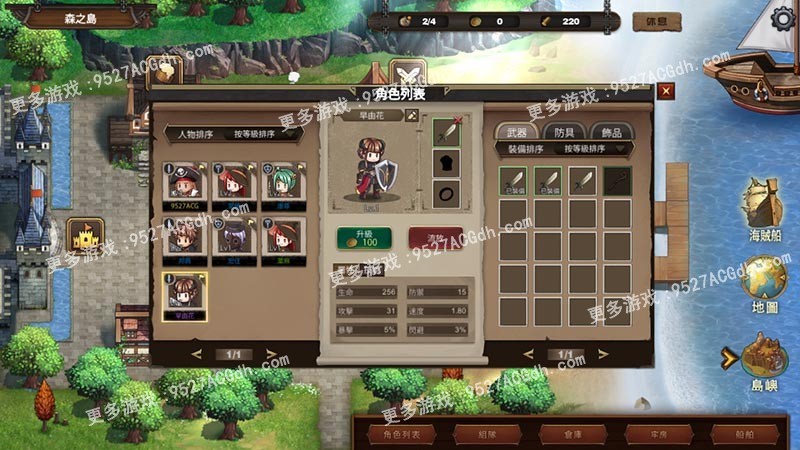Select the equipped weapon slot with red X

click(x=446, y=132)
